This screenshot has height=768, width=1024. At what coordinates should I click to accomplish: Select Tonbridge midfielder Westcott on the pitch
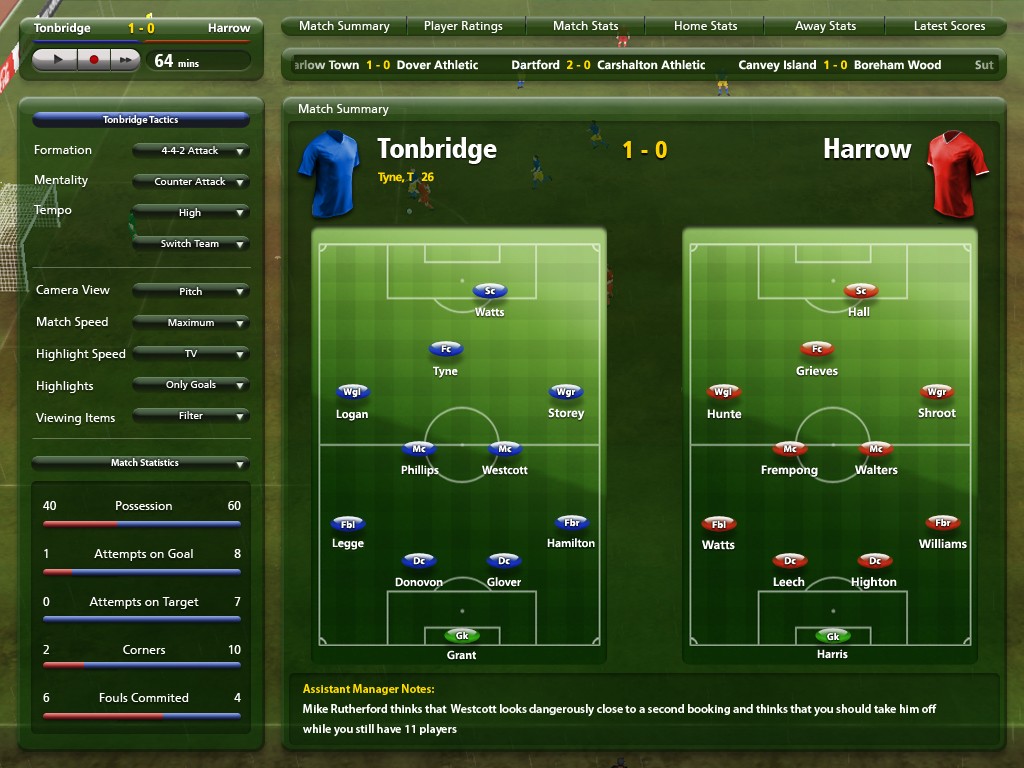[x=505, y=450]
